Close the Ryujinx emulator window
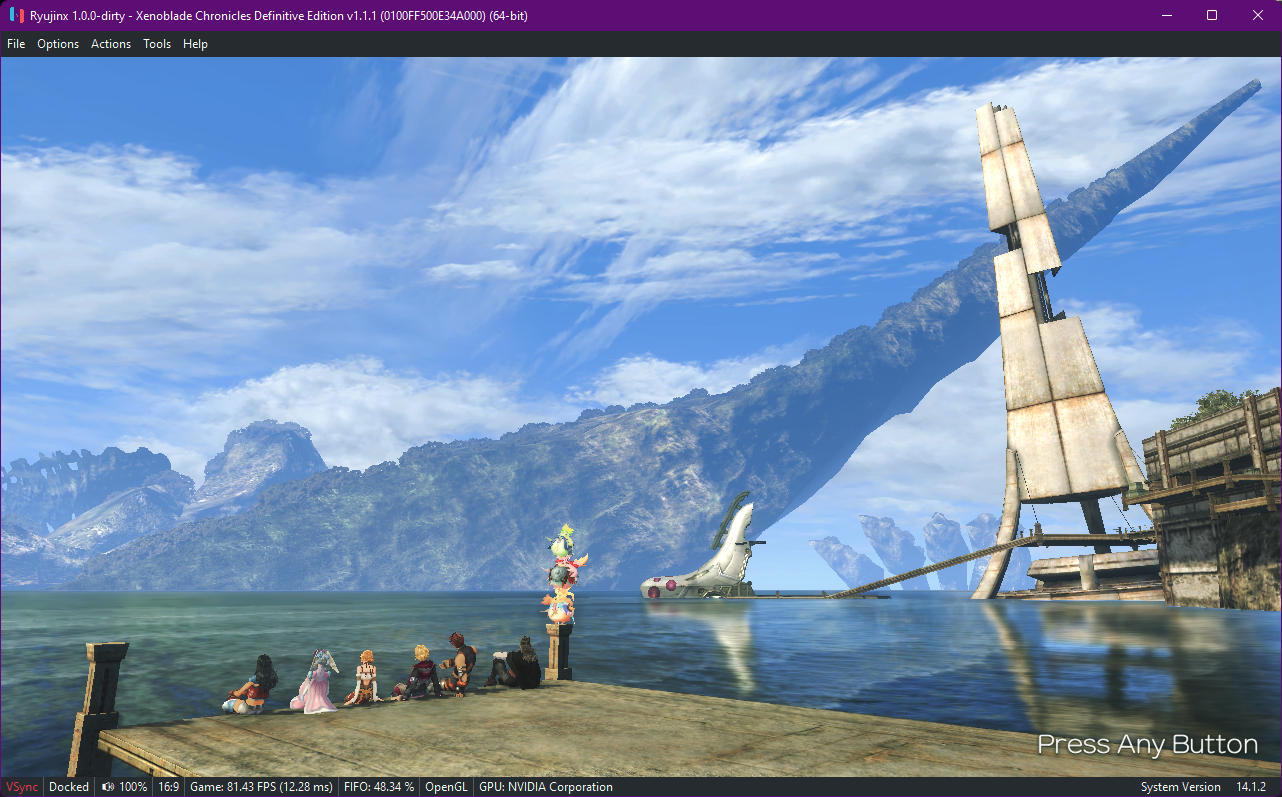This screenshot has height=797, width=1282. (1257, 15)
